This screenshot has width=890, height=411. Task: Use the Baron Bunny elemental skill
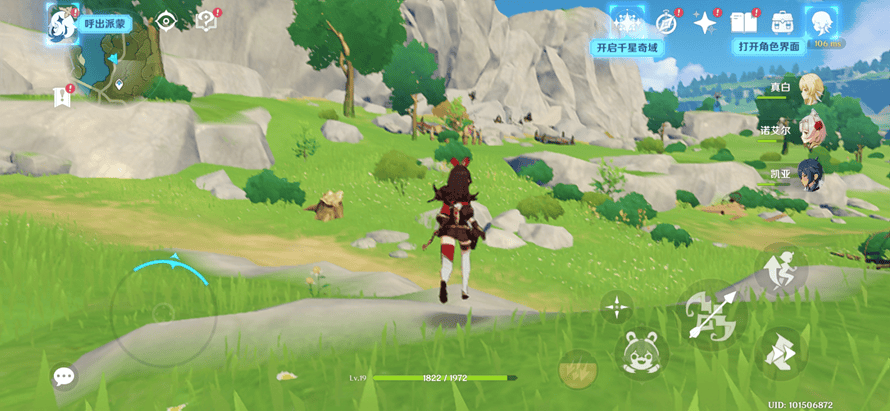tap(641, 352)
